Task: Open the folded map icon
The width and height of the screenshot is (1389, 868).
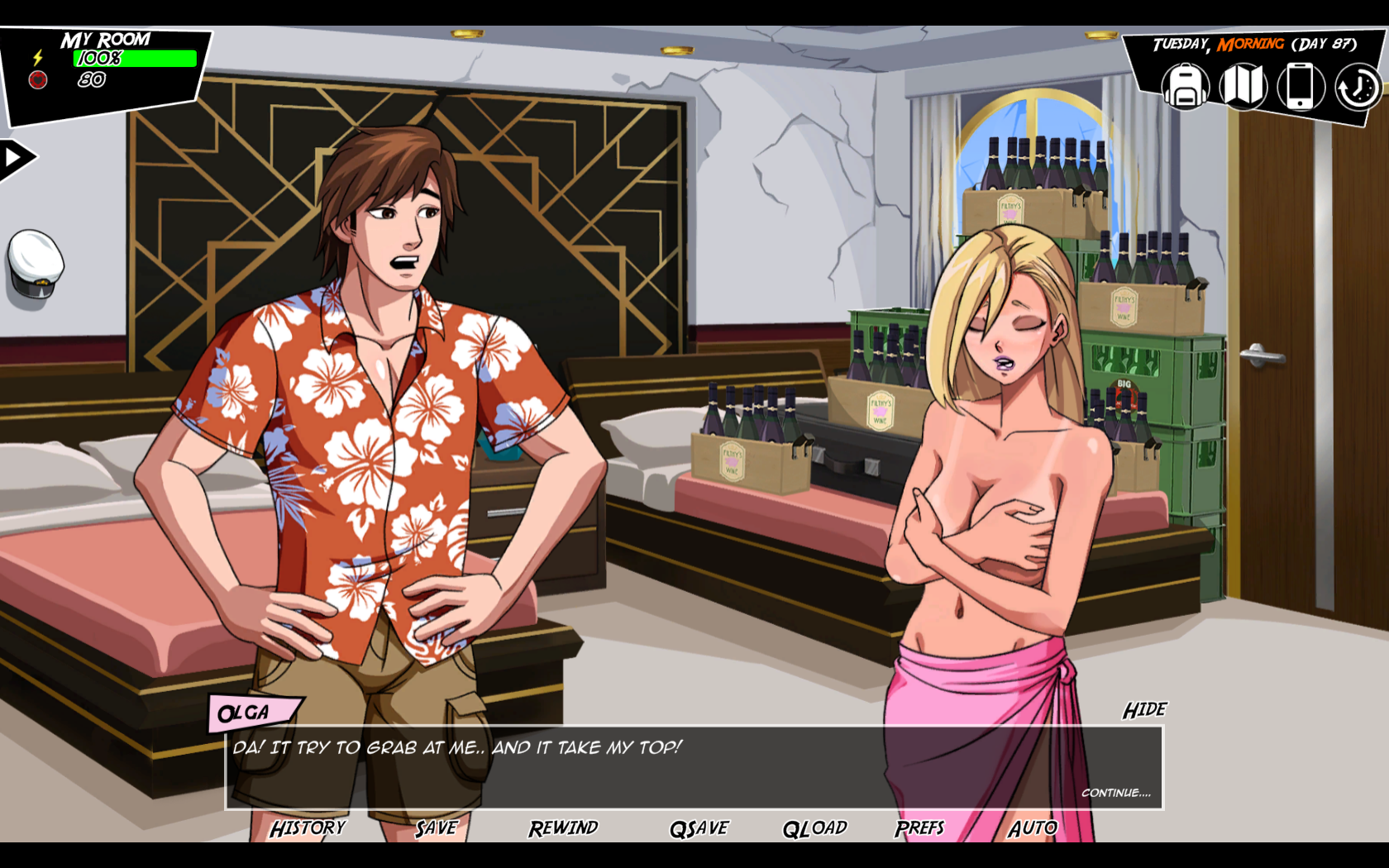Action: point(1243,87)
